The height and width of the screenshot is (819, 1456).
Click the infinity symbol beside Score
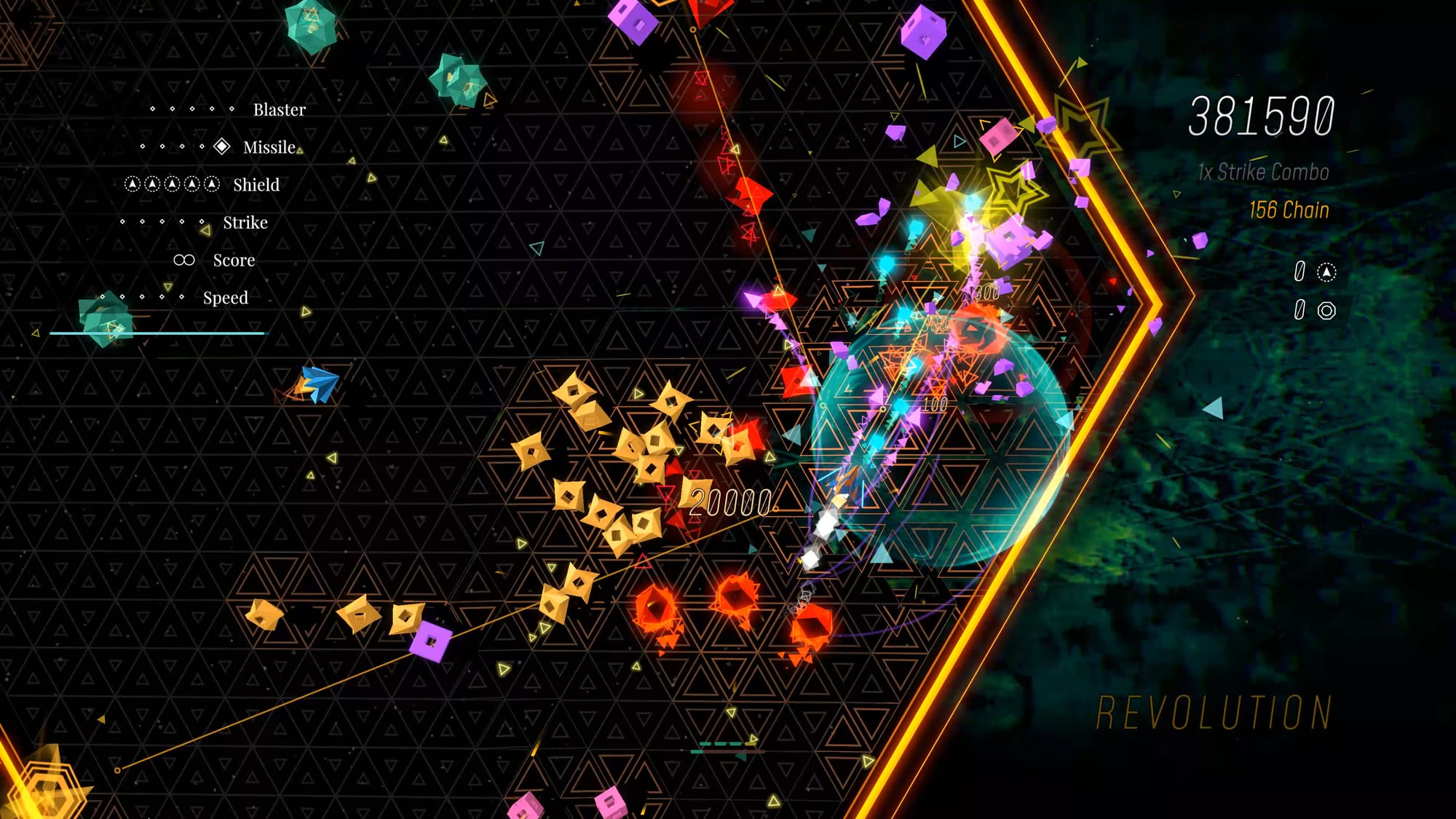(184, 260)
